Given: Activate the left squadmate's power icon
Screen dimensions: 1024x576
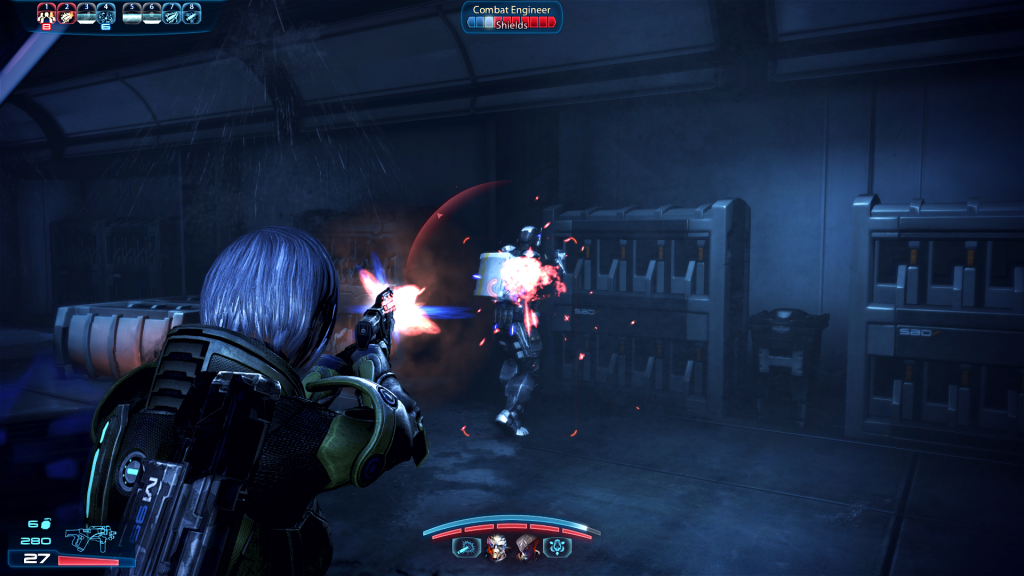Looking at the screenshot, I should tap(466, 546).
